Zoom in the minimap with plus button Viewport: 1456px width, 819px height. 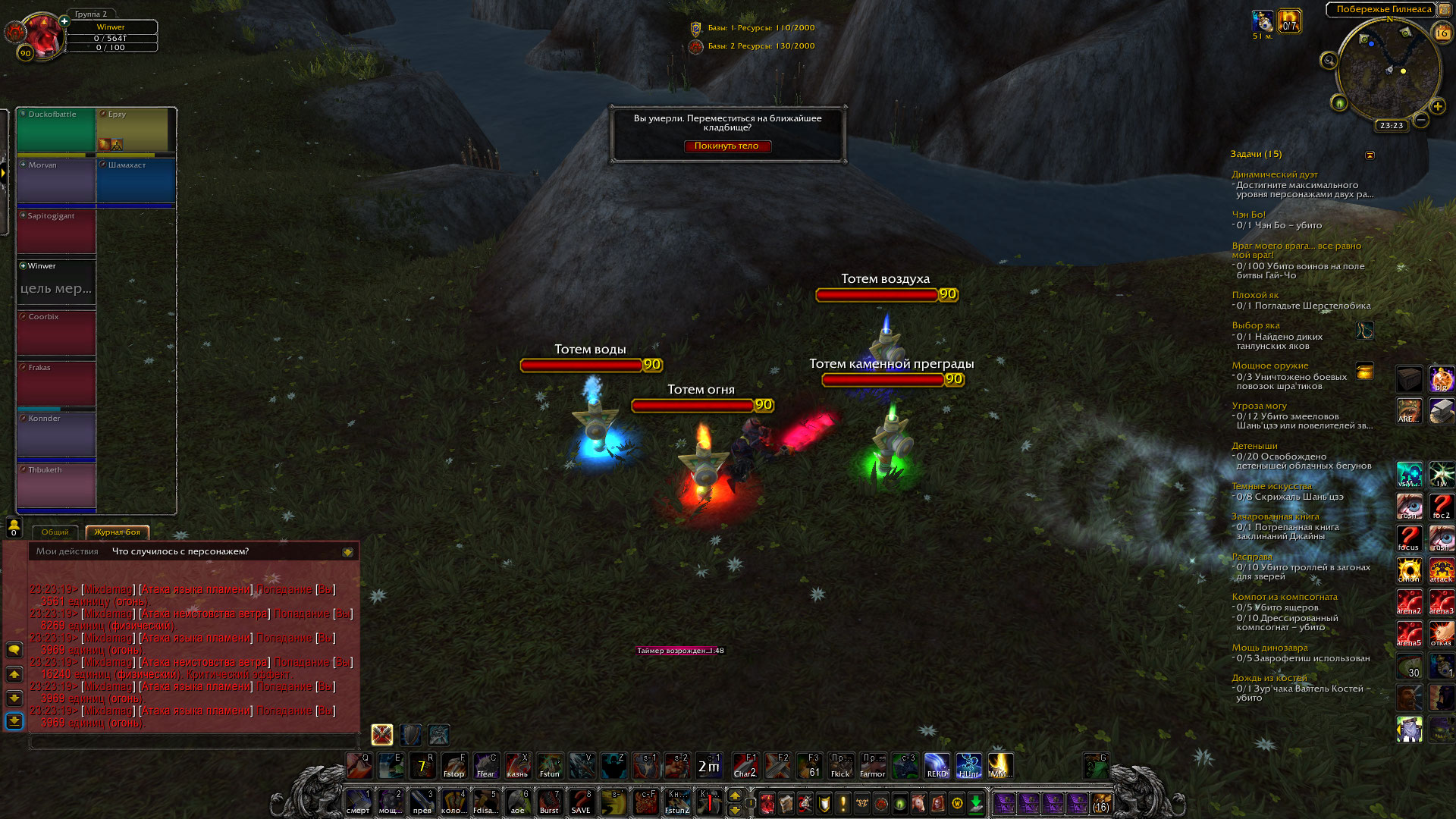click(x=1437, y=106)
